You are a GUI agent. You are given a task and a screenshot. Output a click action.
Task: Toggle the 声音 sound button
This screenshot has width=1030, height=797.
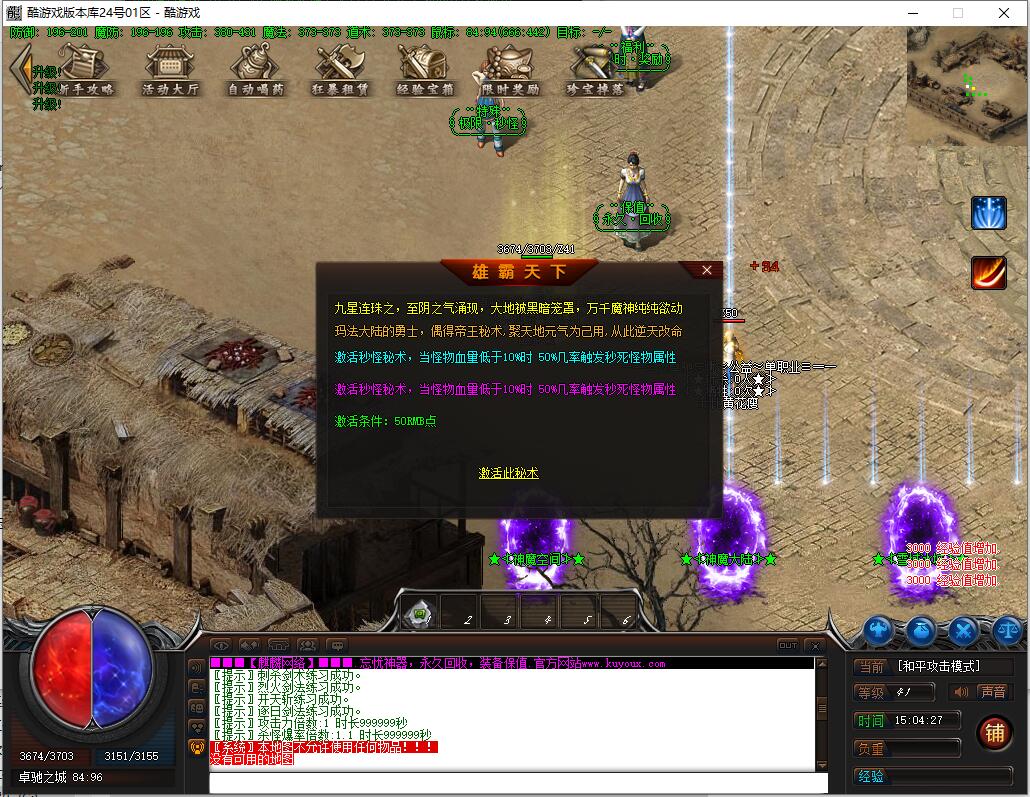click(980, 692)
